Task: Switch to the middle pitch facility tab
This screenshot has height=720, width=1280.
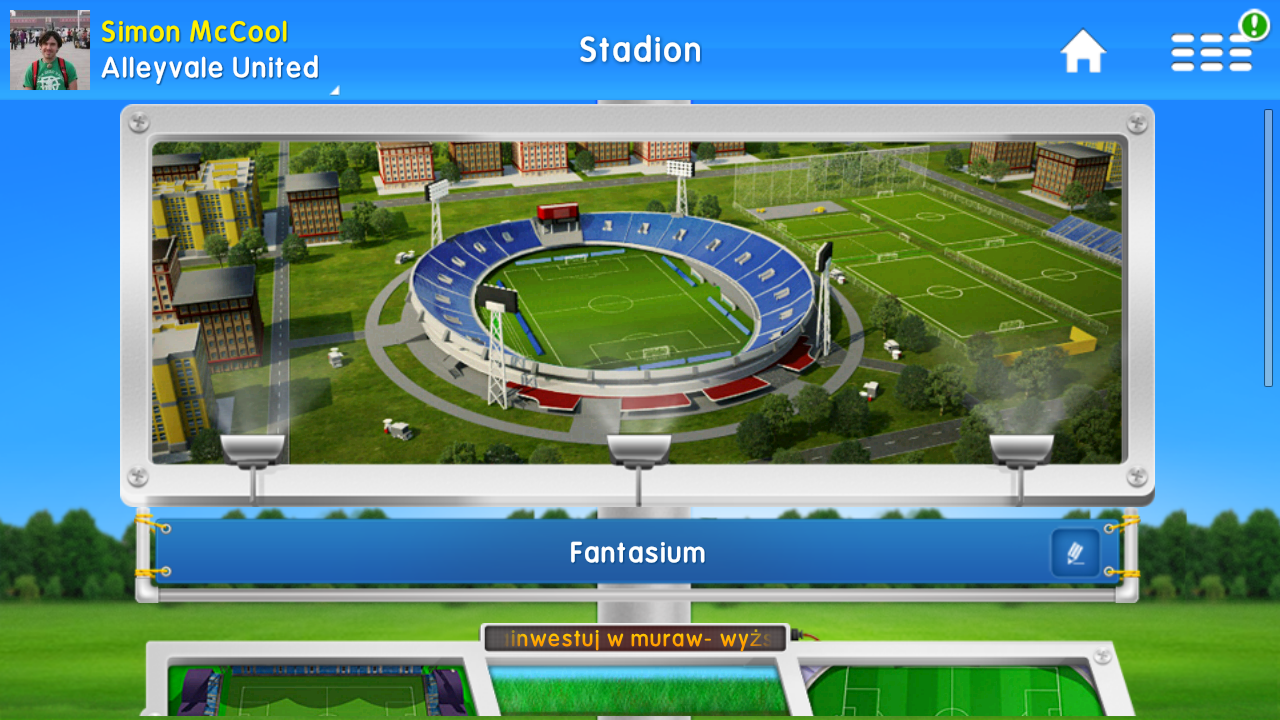Action: [640, 690]
